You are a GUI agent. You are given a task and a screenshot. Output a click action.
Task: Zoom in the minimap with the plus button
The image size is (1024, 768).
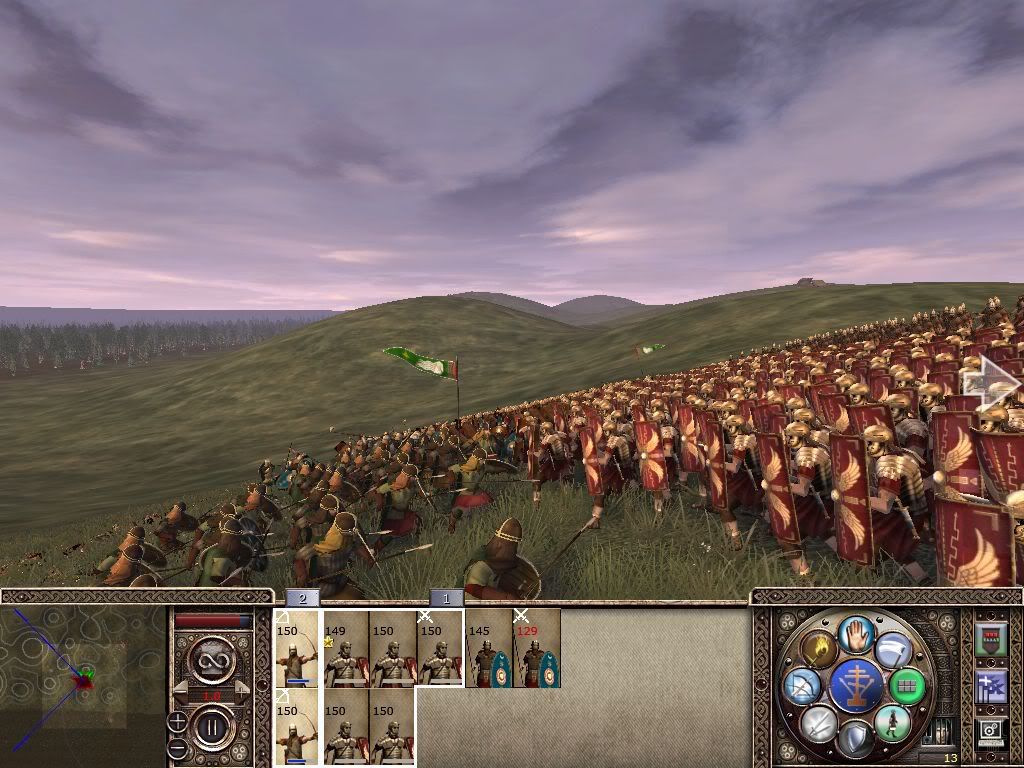177,721
